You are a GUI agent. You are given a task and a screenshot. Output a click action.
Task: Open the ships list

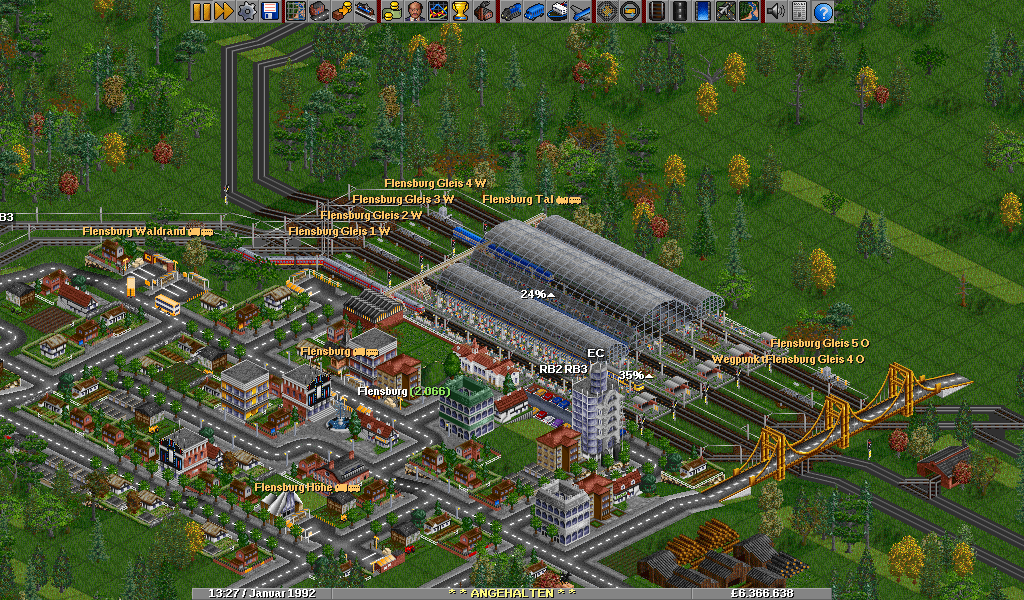click(x=556, y=12)
